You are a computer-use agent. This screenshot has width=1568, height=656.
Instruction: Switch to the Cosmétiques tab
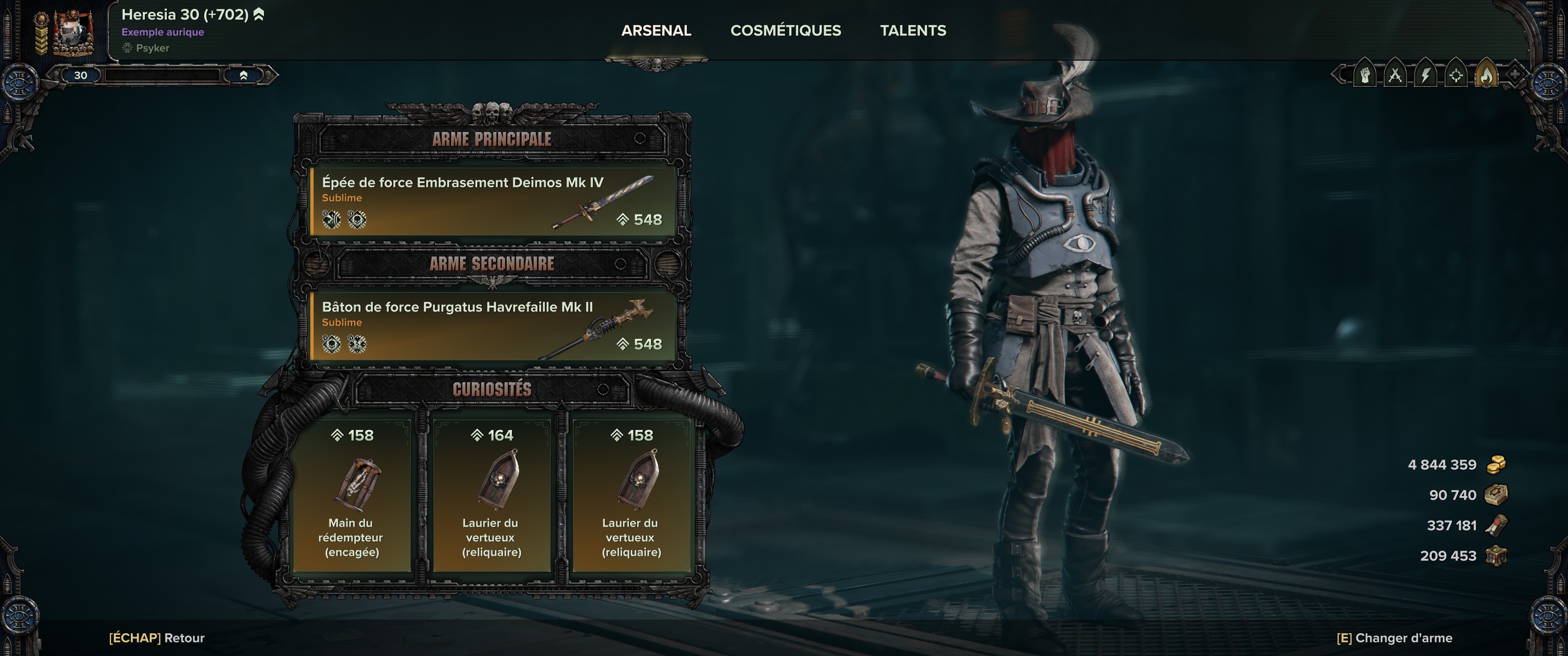pos(785,31)
